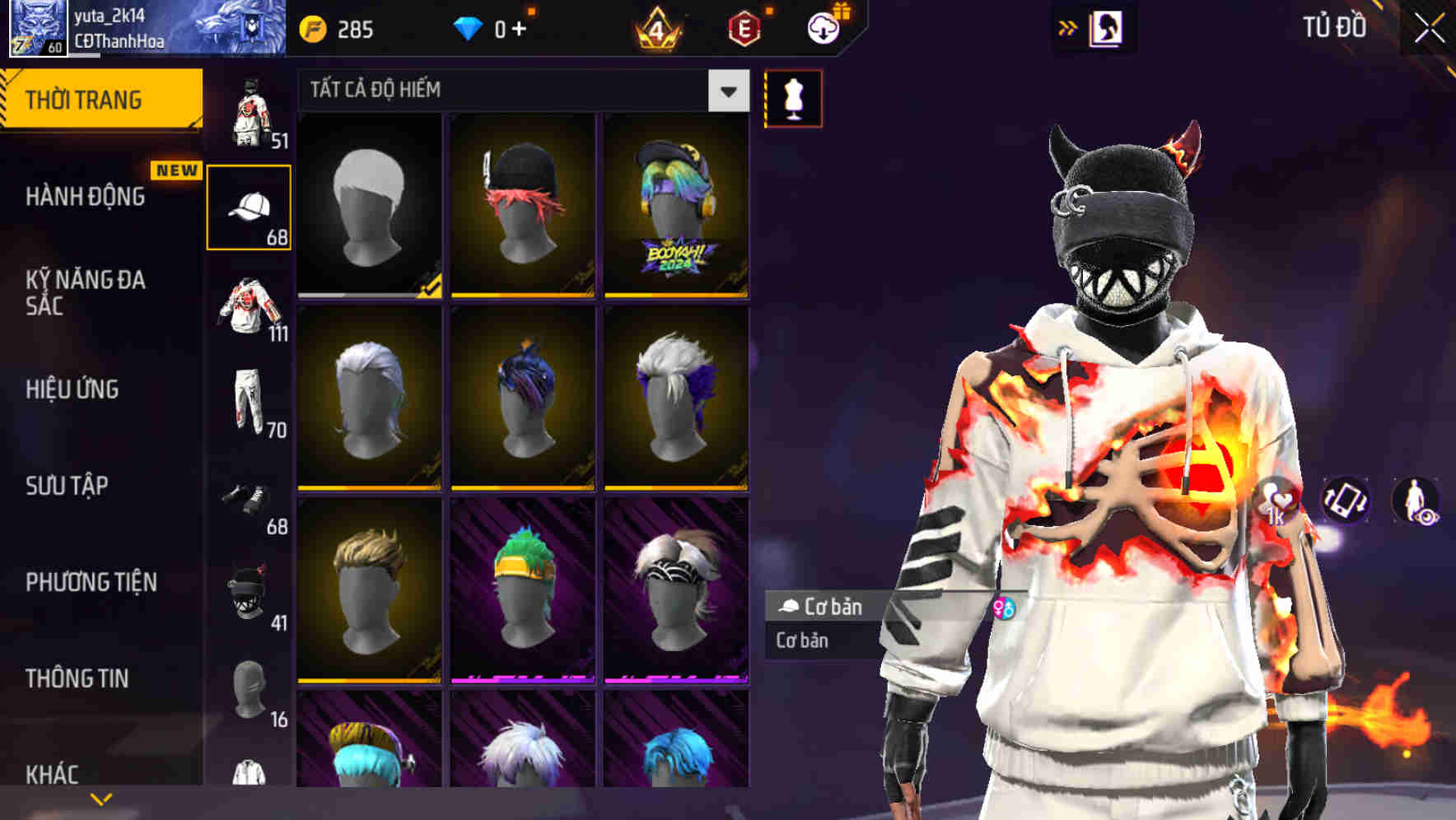
Task: Select the cap category icon showing 68 items
Action: [x=250, y=206]
